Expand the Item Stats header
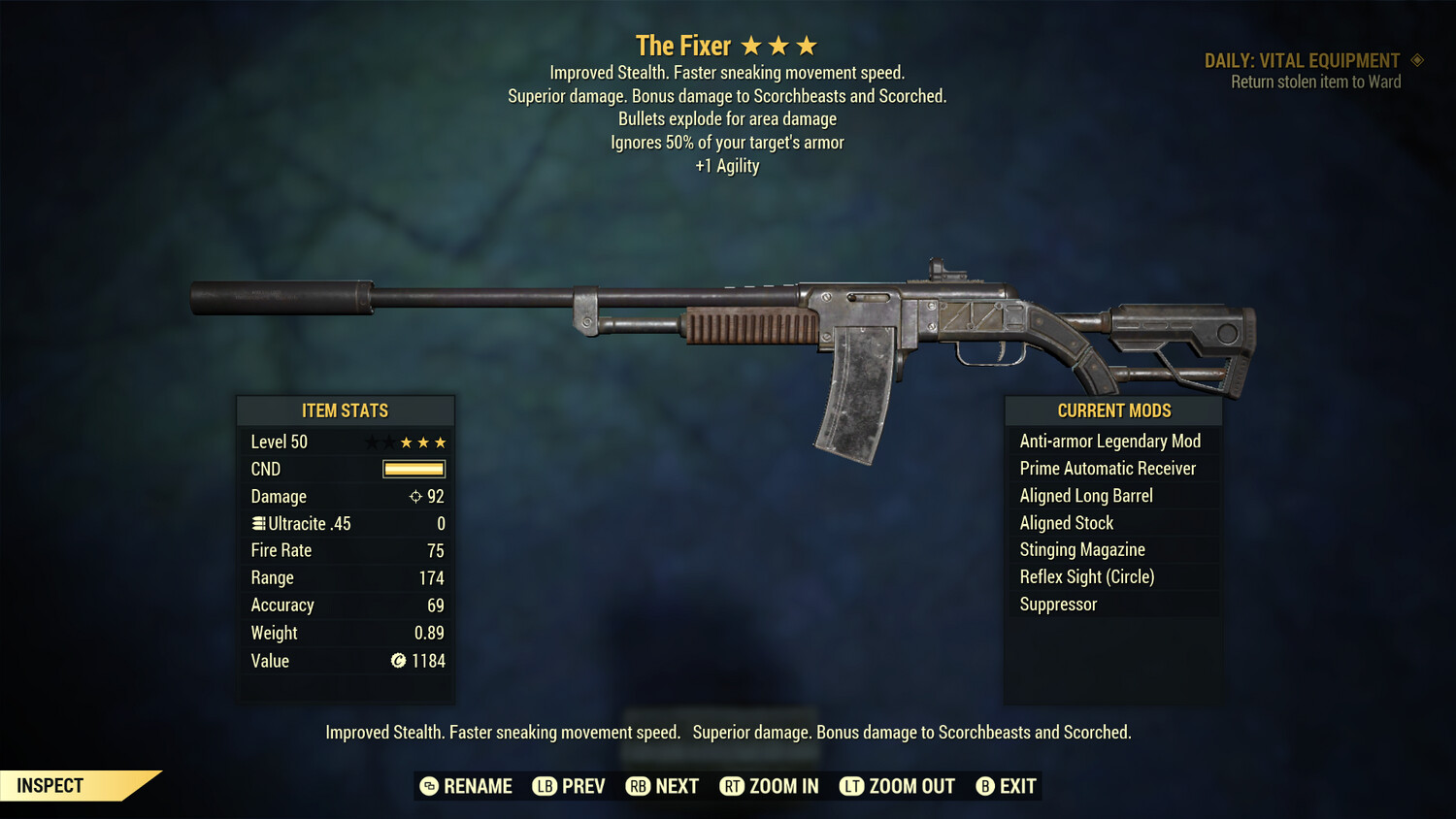Image resolution: width=1456 pixels, height=819 pixels. 346,410
